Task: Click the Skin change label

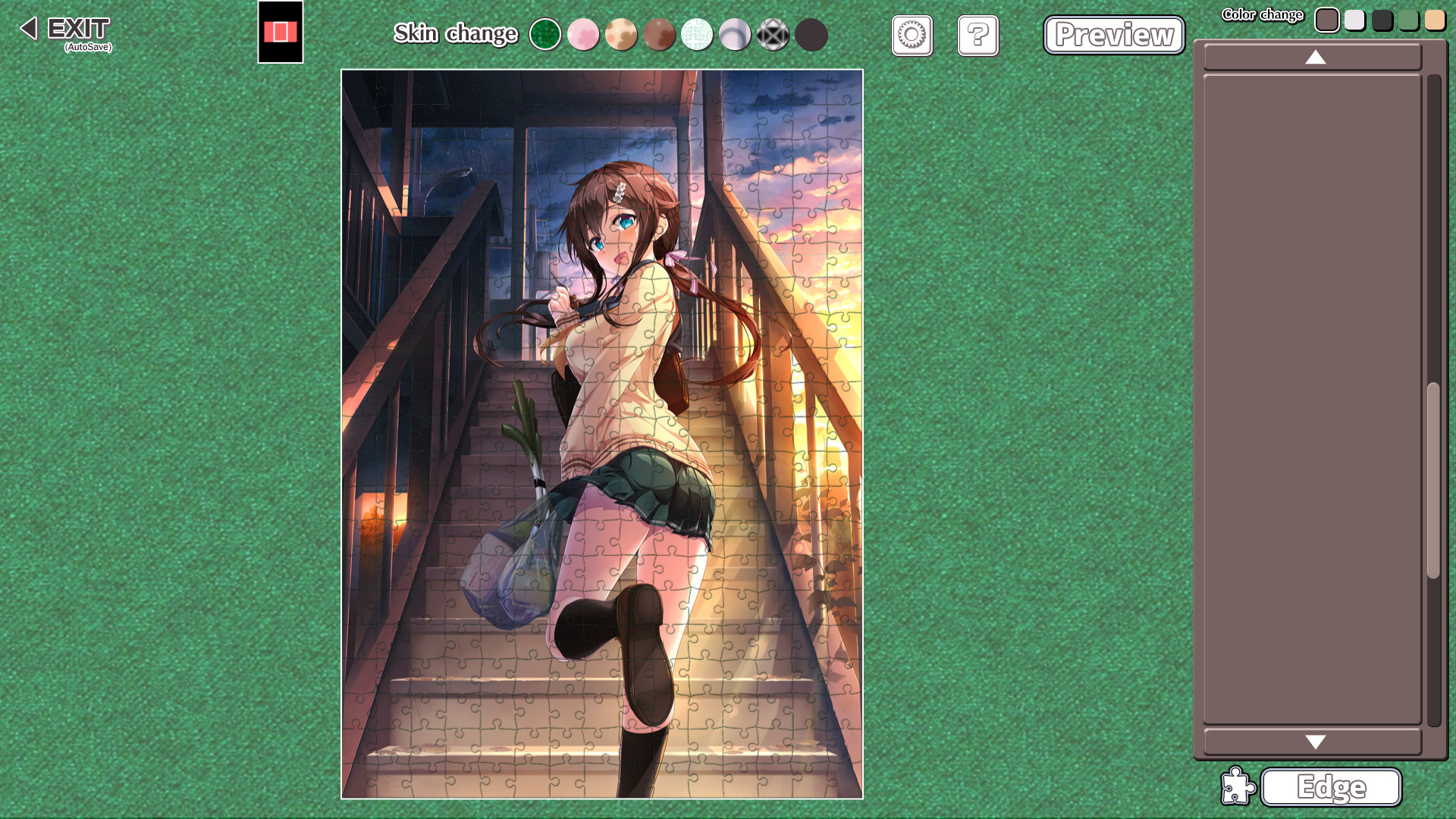Action: (x=455, y=34)
